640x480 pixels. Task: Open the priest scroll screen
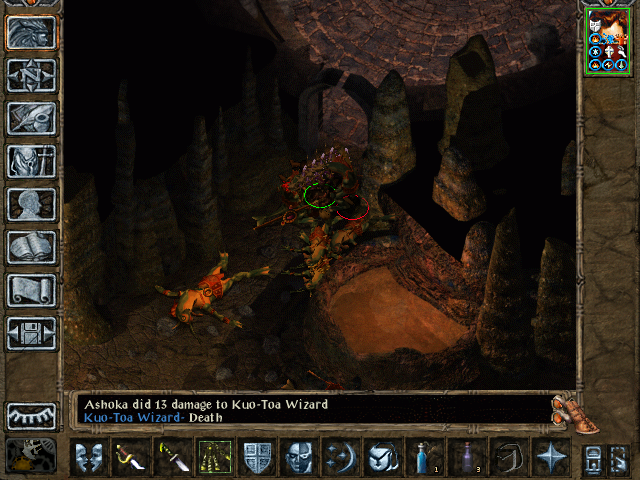click(x=32, y=290)
